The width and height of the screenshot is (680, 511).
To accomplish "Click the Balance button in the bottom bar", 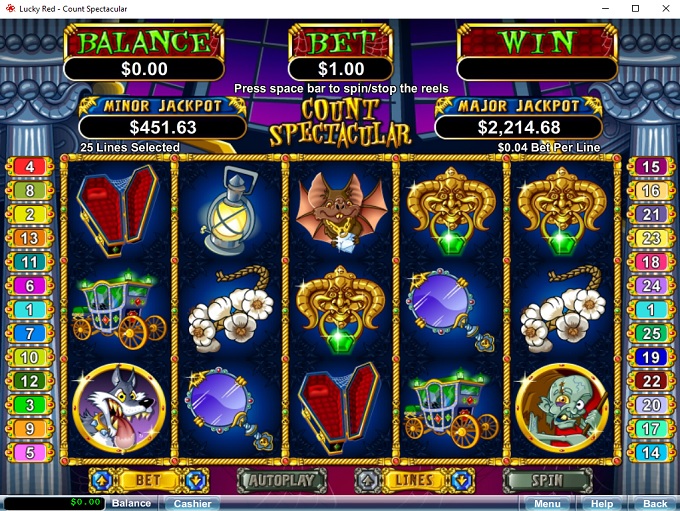I will tap(131, 503).
